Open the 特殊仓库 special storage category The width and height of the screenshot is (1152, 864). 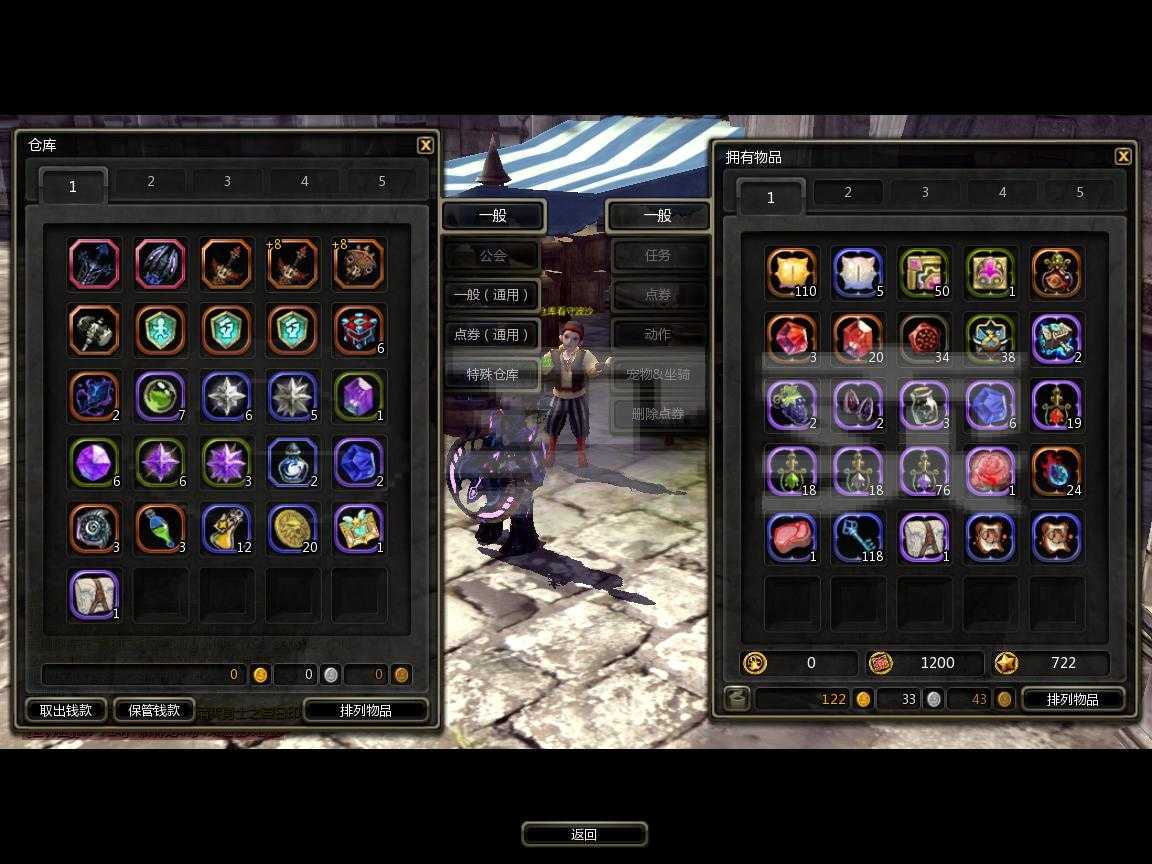point(493,375)
